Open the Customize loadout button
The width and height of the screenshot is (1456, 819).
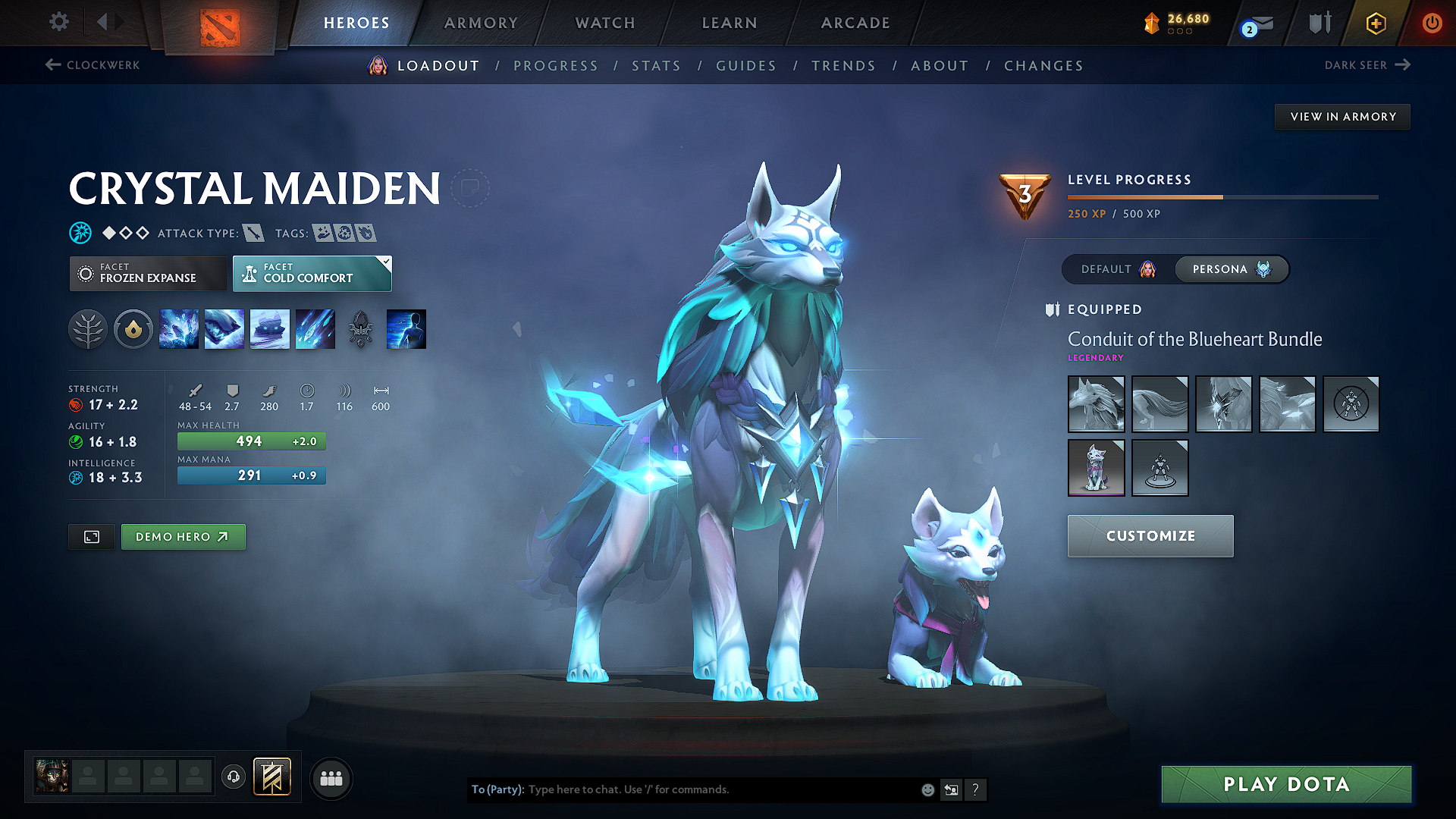coord(1150,536)
